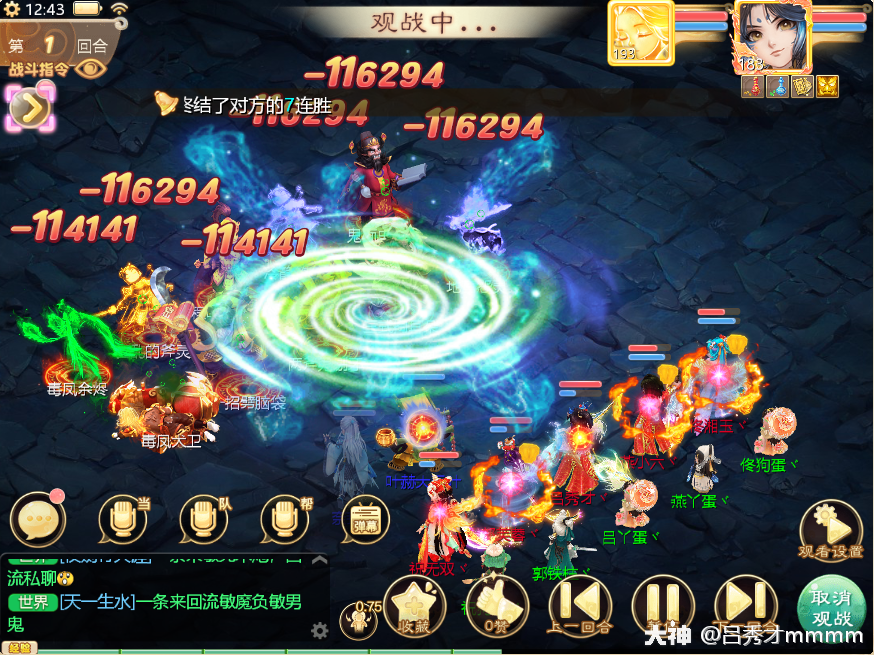Toggle the 战斗指令 eye visibility icon
This screenshot has height=655, width=874.
coord(91,68)
